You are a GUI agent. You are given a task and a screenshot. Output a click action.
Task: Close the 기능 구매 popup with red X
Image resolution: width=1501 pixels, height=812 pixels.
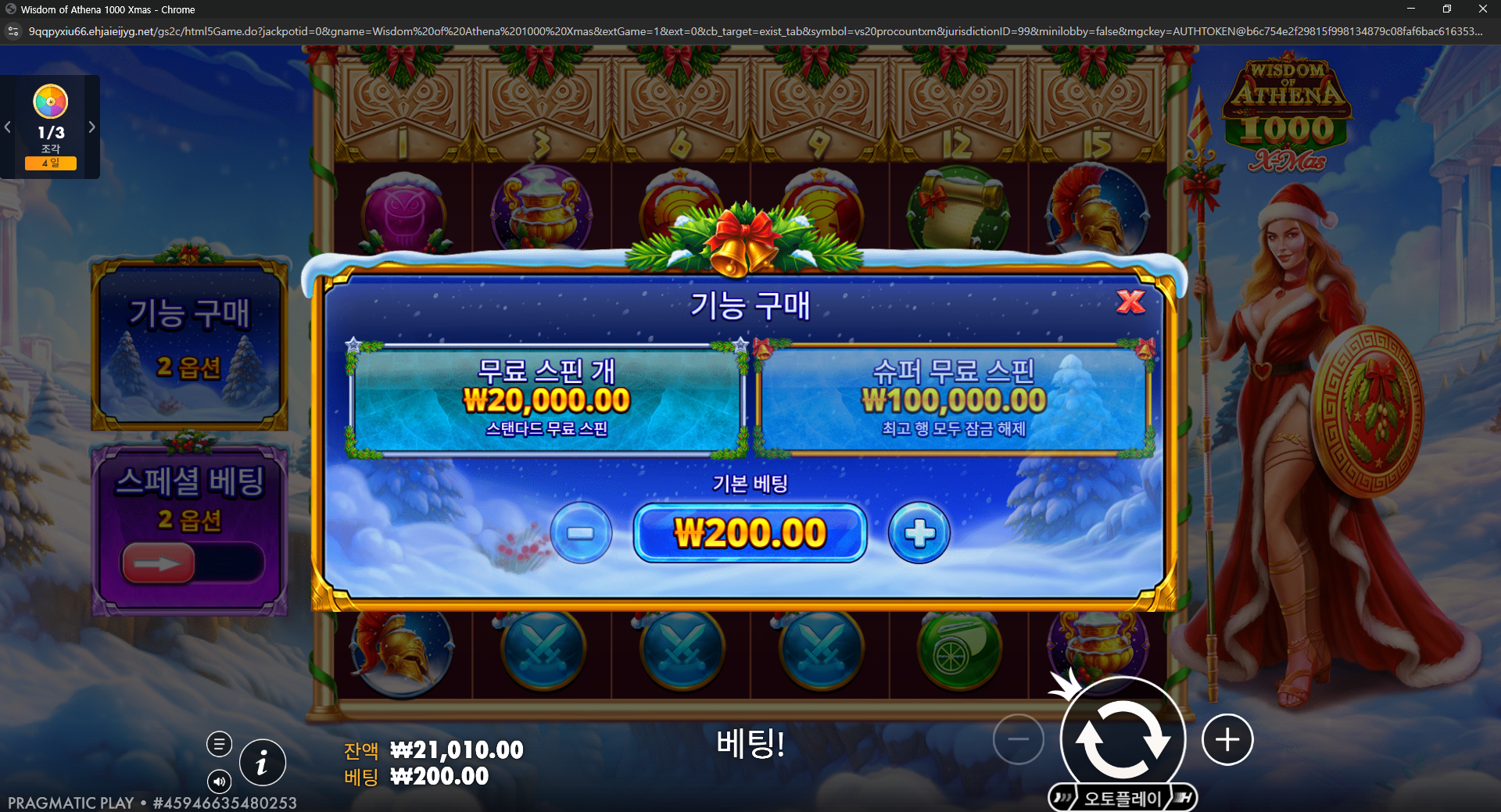click(1130, 302)
